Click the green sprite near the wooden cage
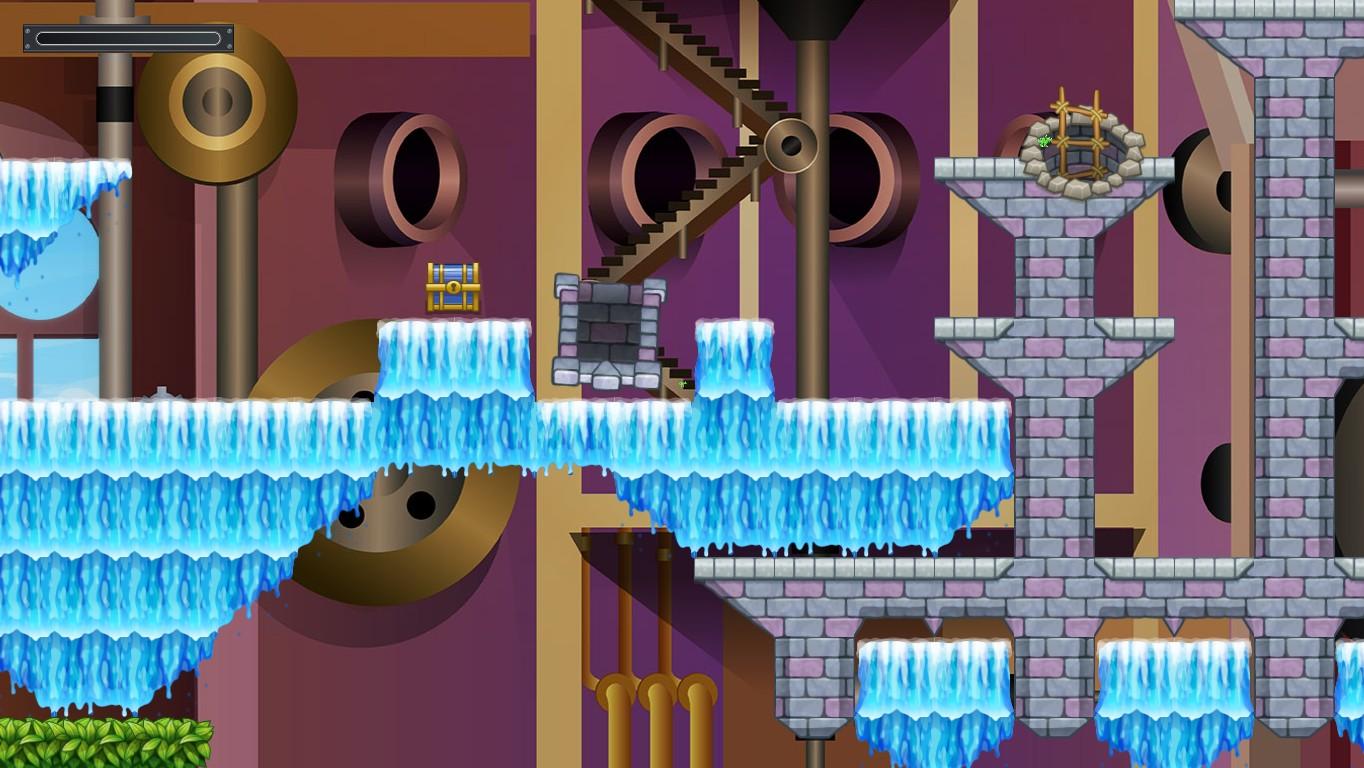Viewport: 1364px width, 768px height. pyautogui.click(x=1044, y=143)
